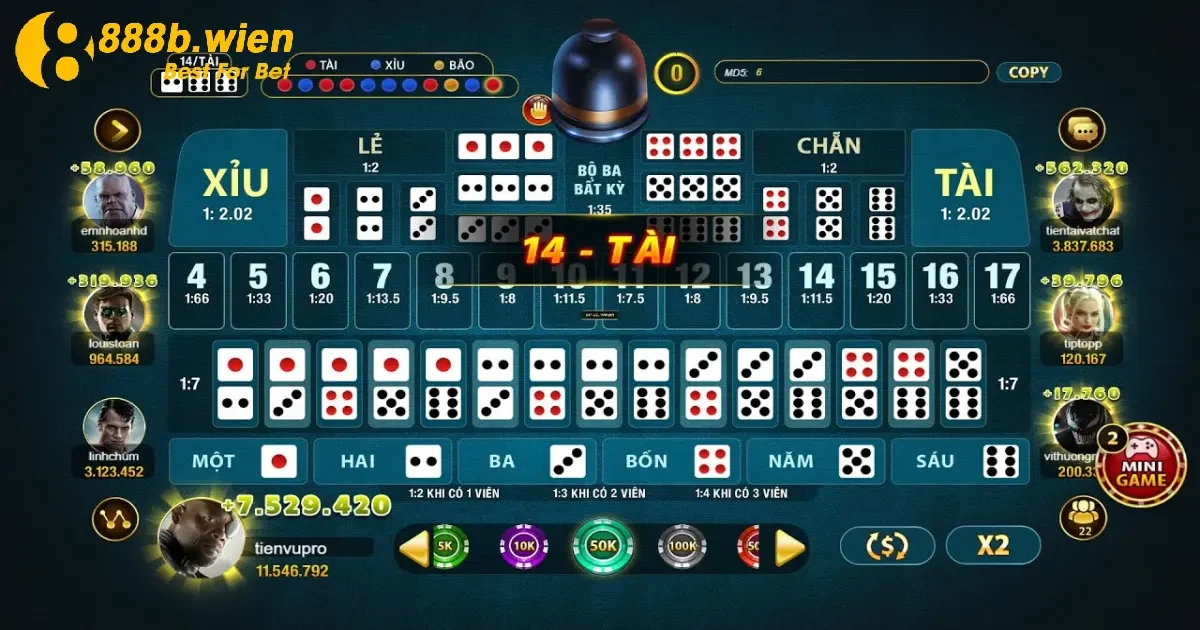Show next chips with right arrow

point(790,547)
